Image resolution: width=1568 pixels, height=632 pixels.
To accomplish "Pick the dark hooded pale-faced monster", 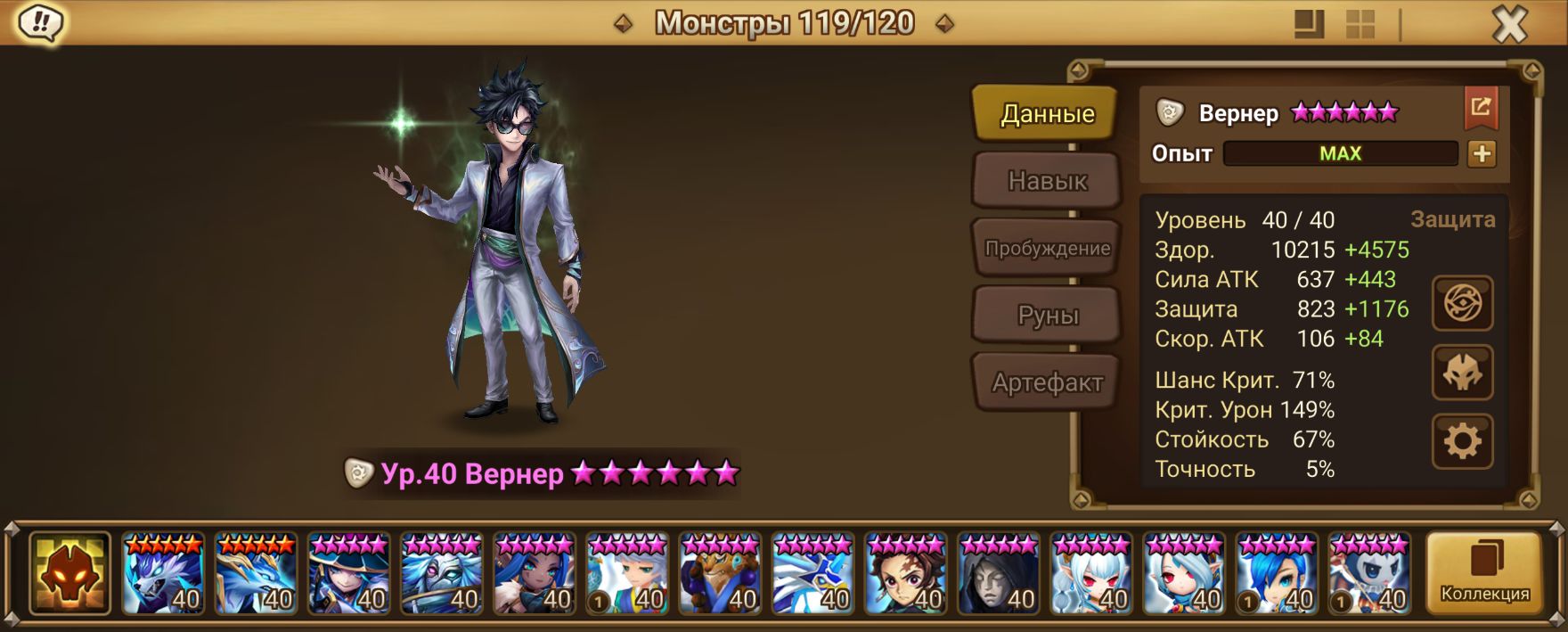I will (x=999, y=573).
